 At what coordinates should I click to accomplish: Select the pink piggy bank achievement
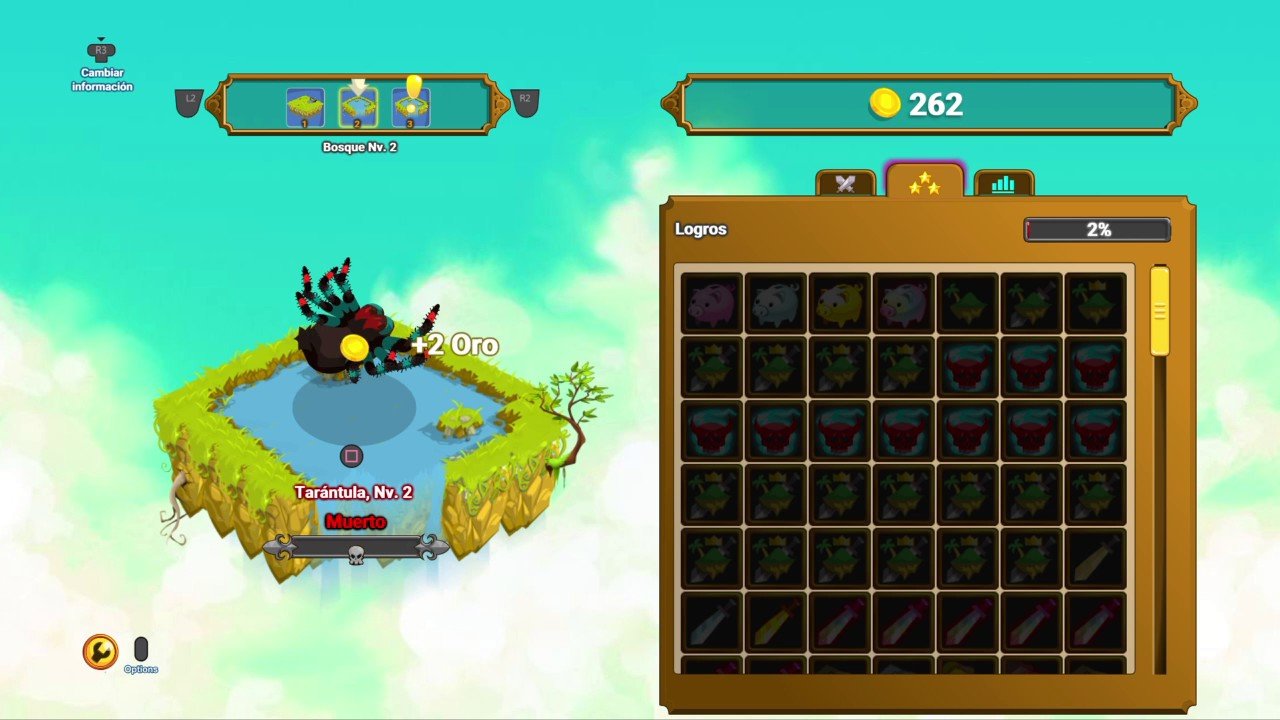tap(712, 303)
